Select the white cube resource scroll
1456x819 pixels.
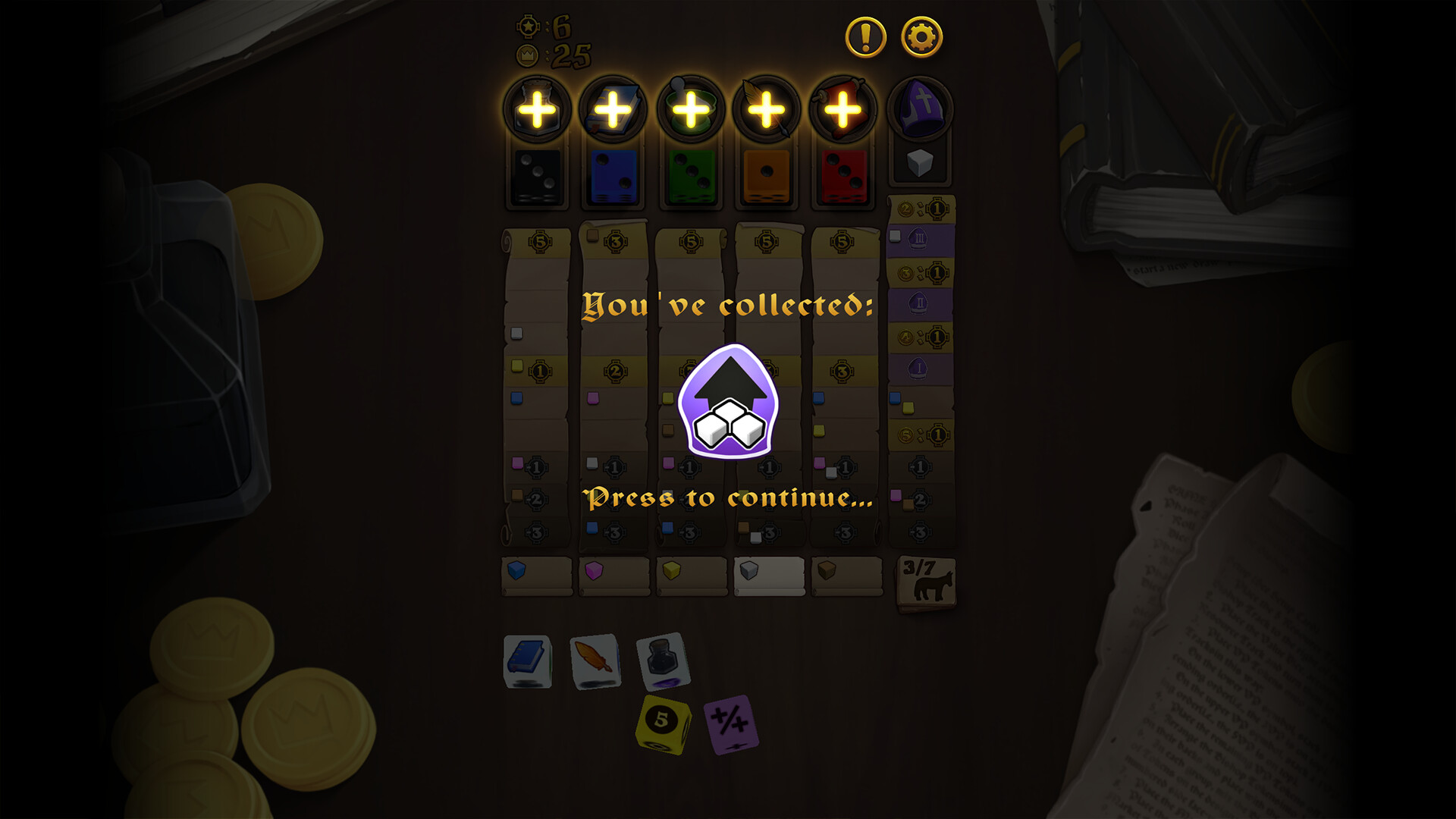pyautogui.click(x=768, y=576)
